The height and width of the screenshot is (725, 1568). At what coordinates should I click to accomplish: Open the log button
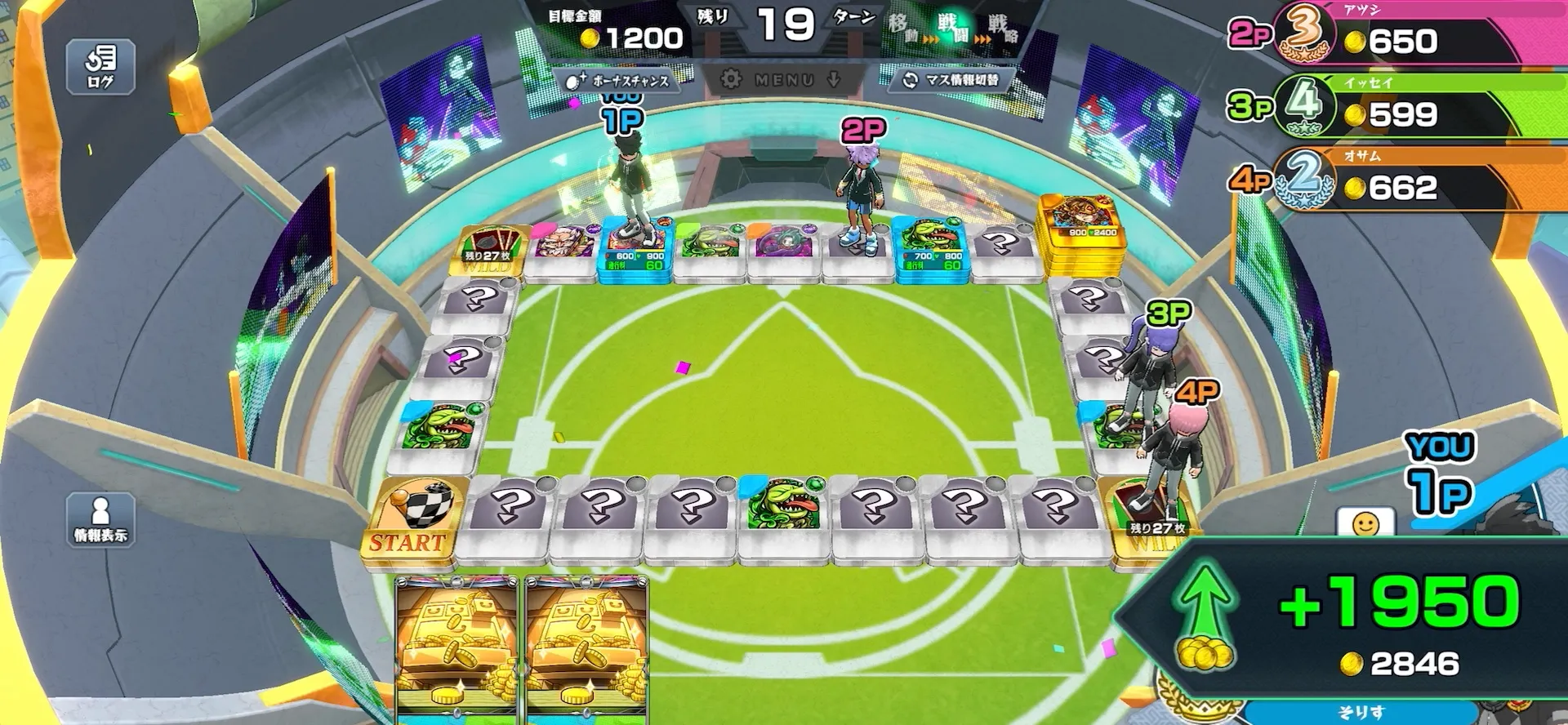click(x=100, y=67)
